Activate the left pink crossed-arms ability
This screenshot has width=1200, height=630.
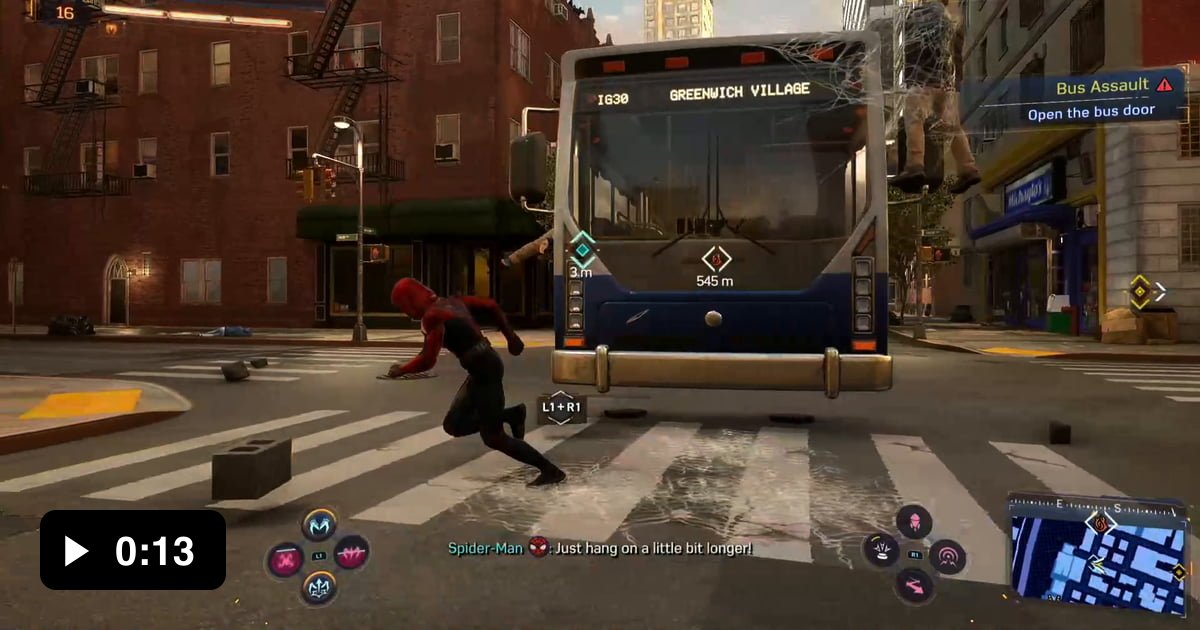(286, 558)
